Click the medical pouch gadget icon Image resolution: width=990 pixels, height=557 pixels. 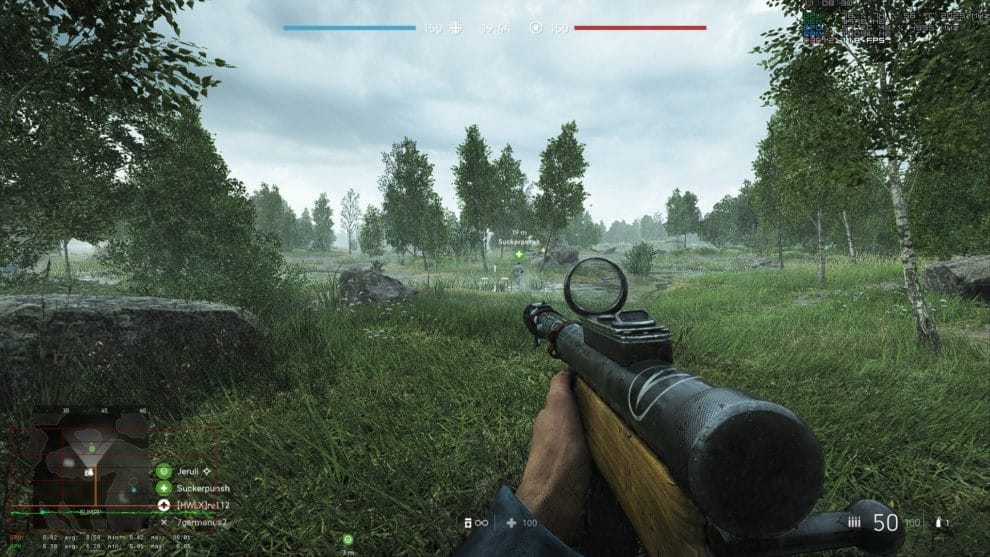pyautogui.click(x=511, y=523)
